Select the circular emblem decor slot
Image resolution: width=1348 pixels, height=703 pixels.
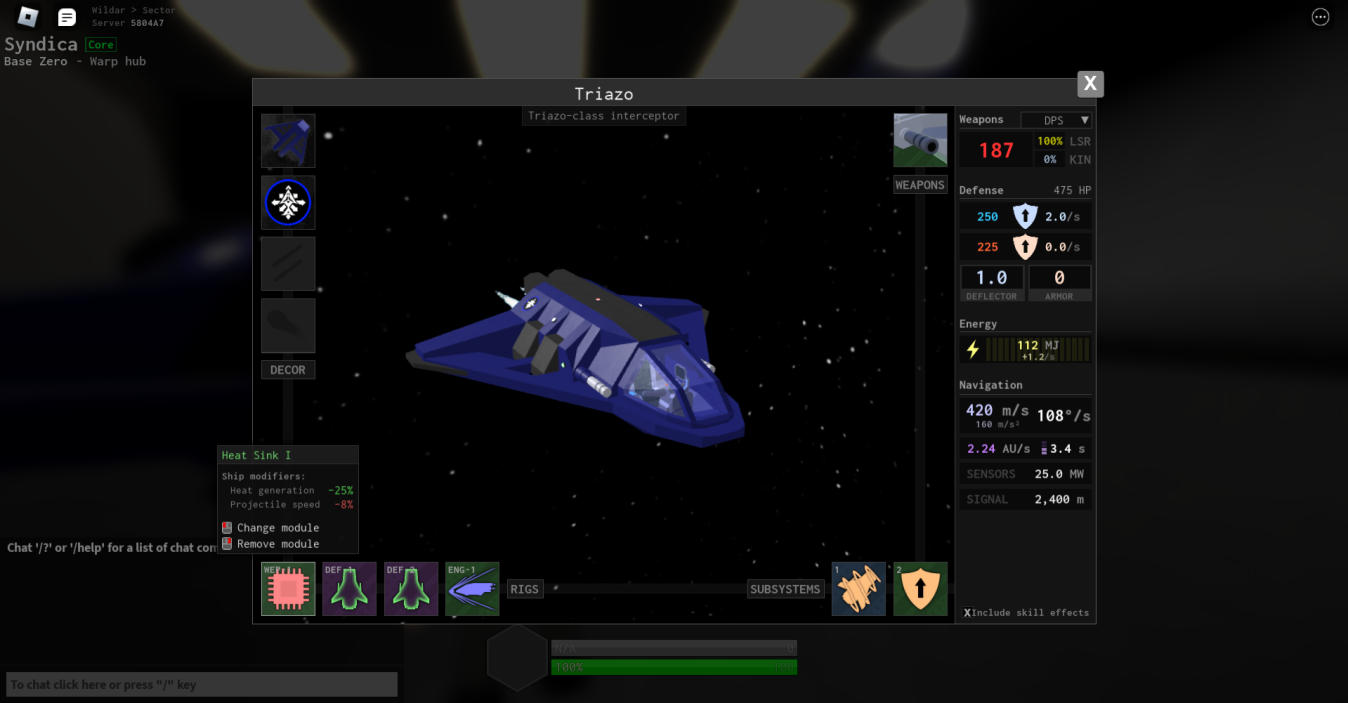[x=288, y=203]
